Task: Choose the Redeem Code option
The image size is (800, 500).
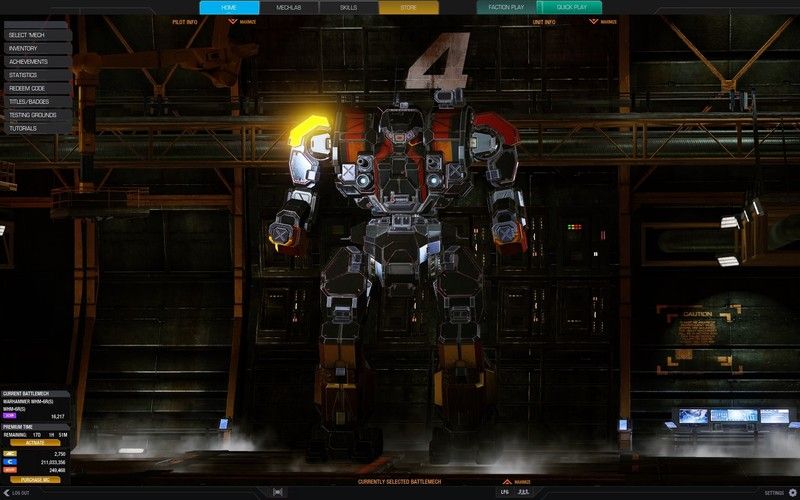Action: point(36,88)
